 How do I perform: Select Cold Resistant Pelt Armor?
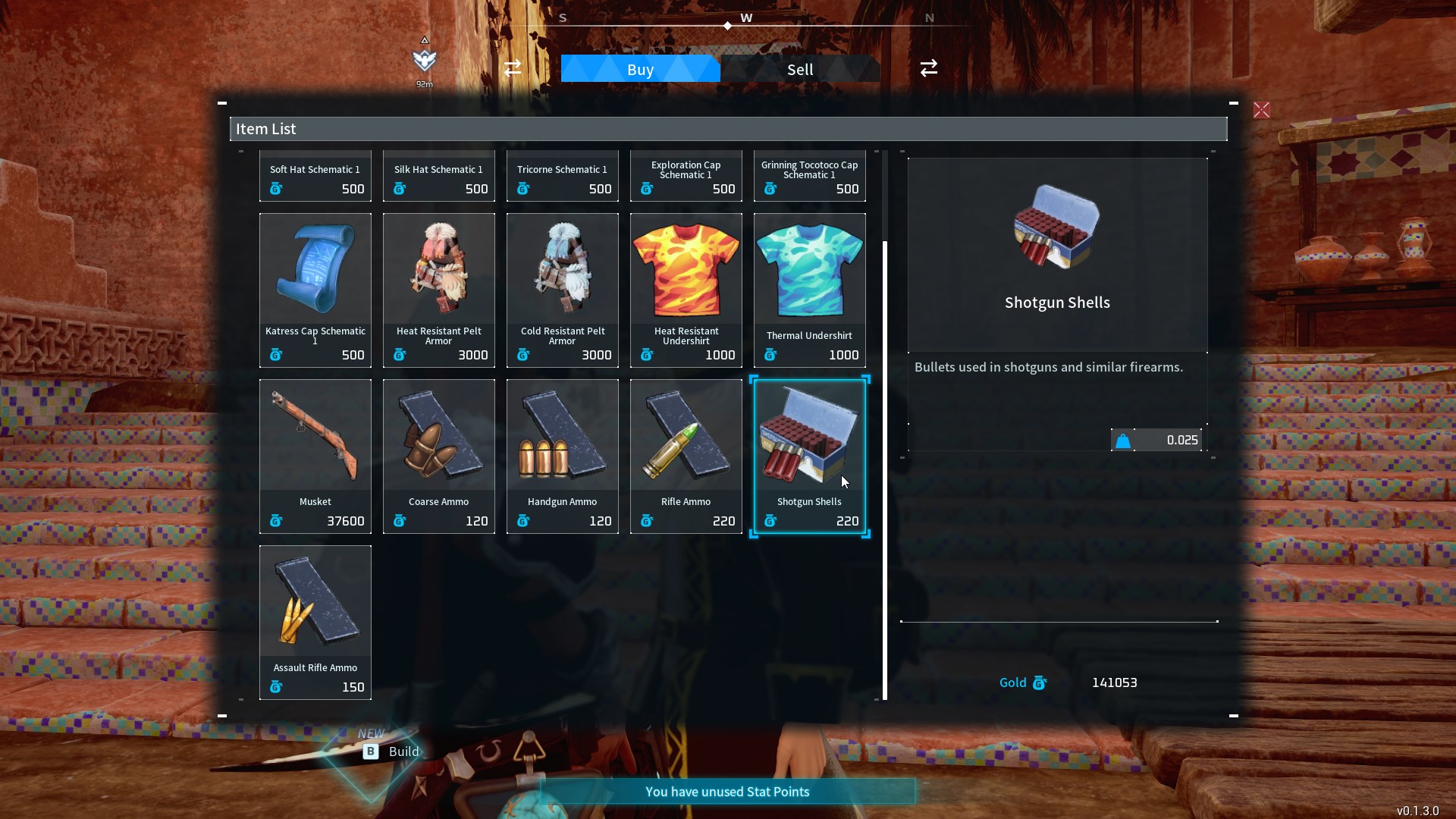coord(563,290)
